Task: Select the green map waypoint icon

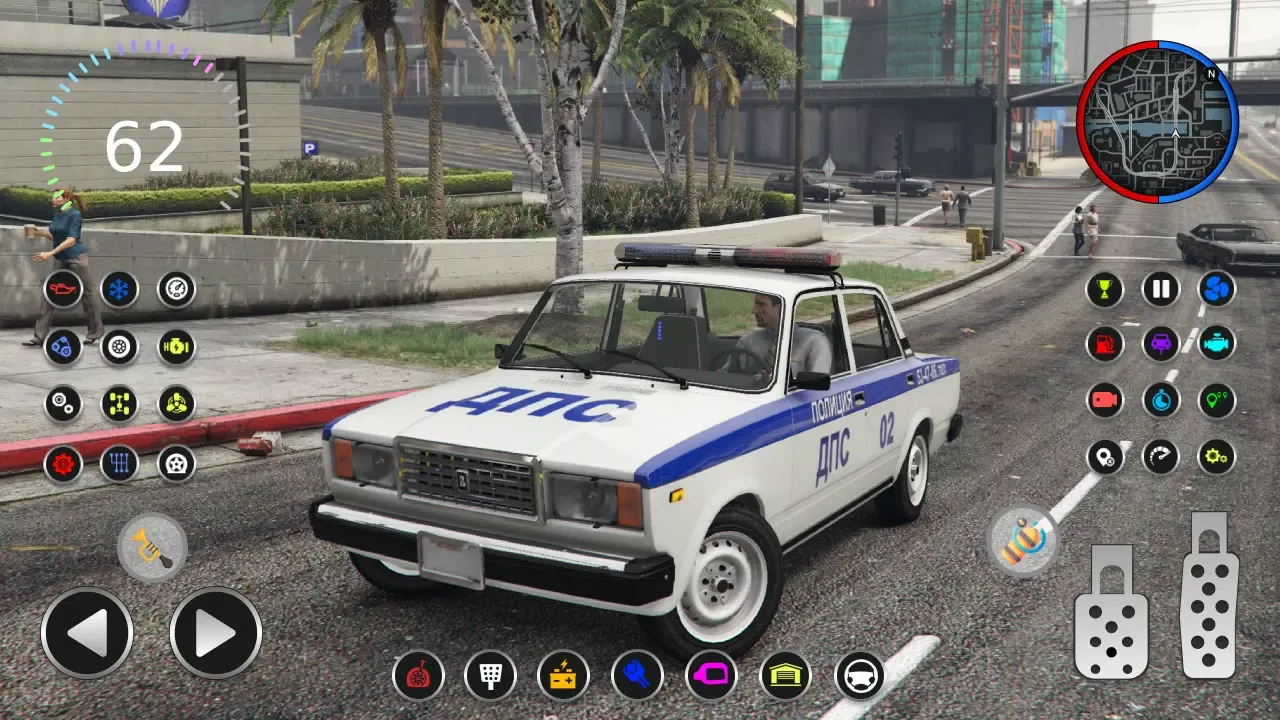Action: [1215, 399]
